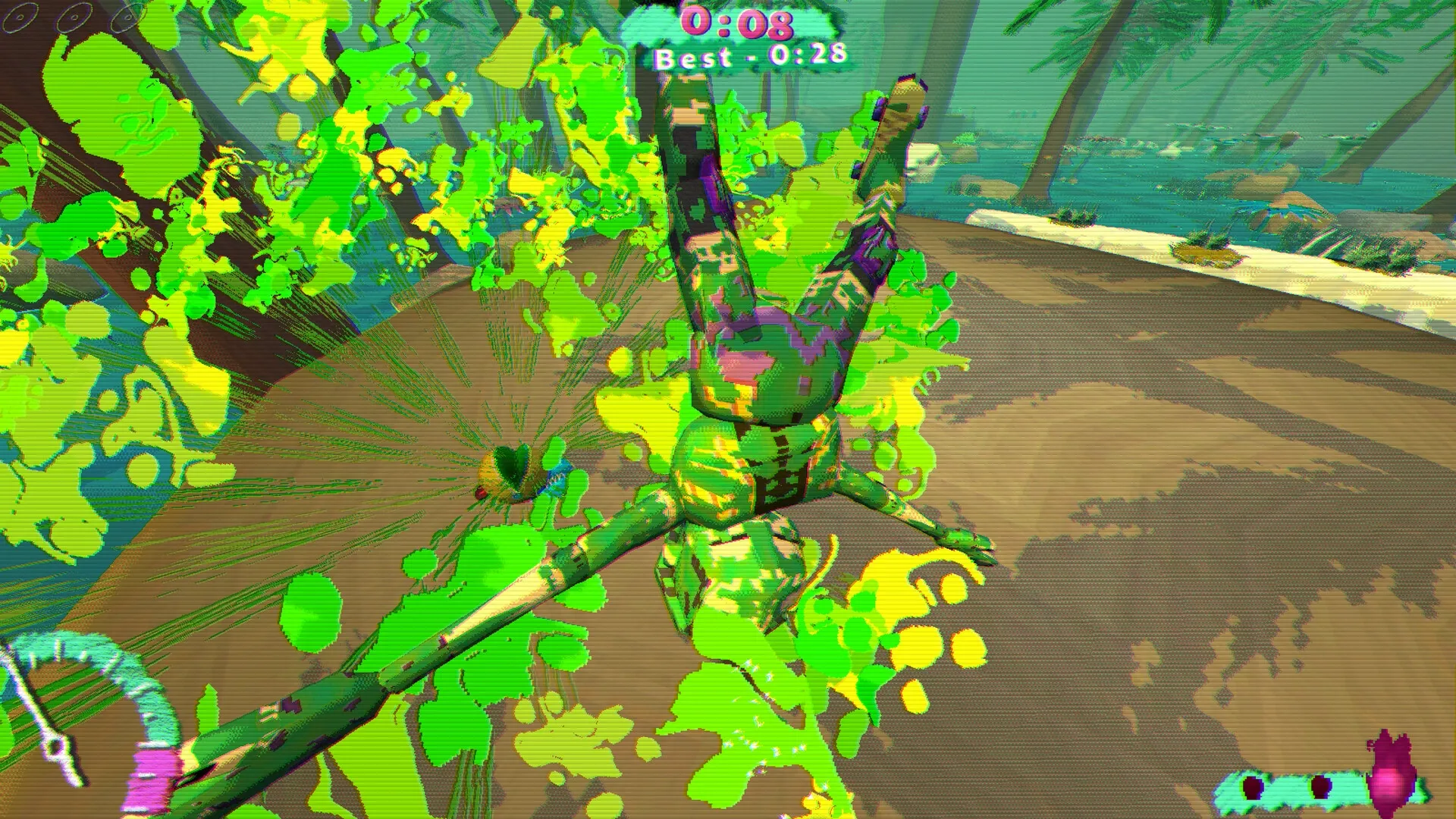Click the first eye badge icon top-left
The height and width of the screenshot is (819, 1456).
(20, 17)
